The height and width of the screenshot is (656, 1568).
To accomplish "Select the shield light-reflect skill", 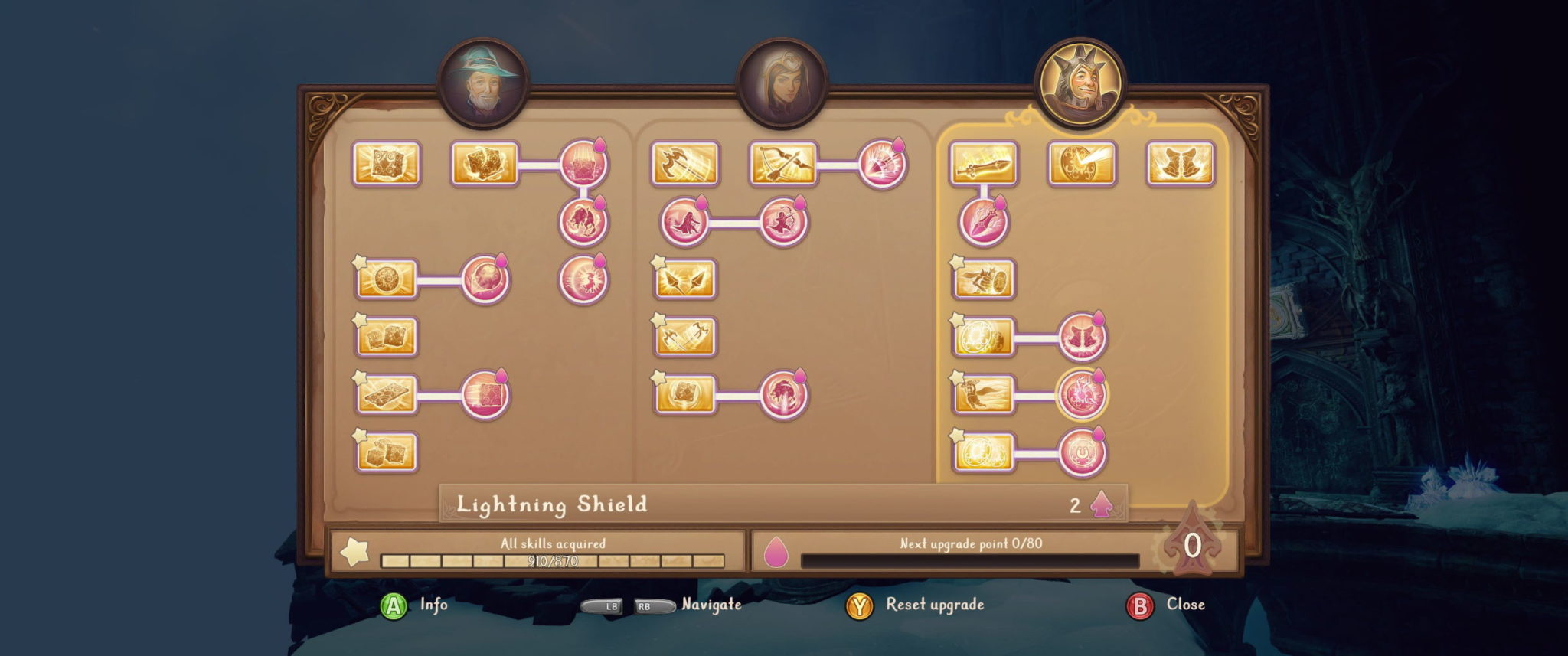I will pyautogui.click(x=1082, y=163).
